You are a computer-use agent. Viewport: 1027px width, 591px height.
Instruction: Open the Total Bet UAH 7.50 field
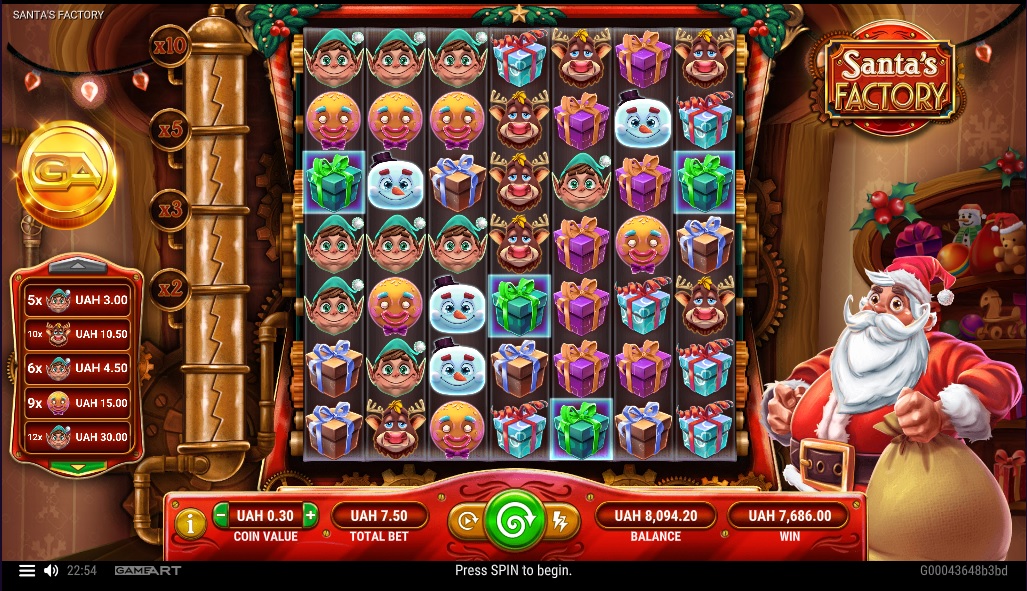coord(379,516)
